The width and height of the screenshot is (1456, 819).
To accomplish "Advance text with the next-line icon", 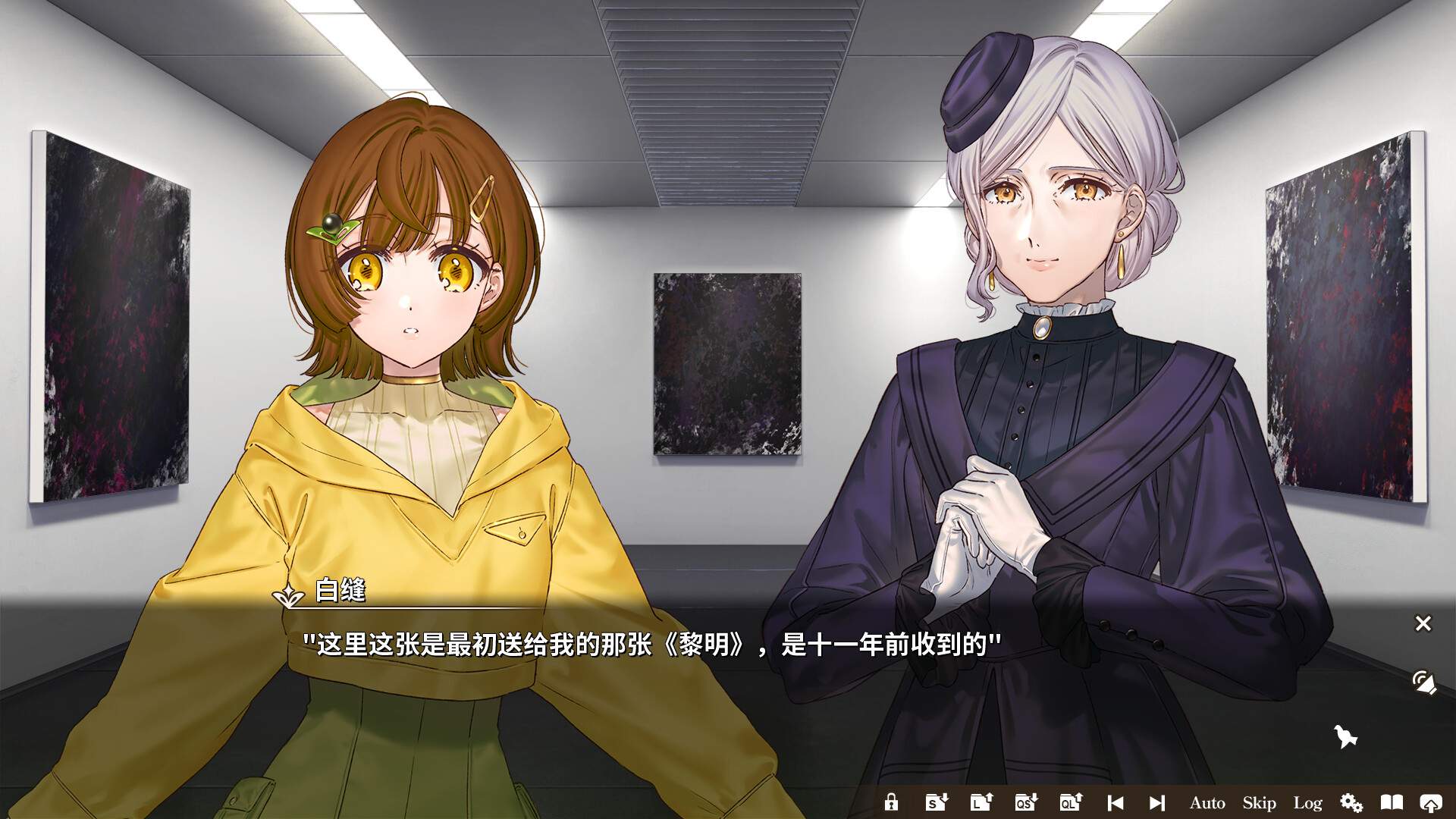I will pos(1156,802).
